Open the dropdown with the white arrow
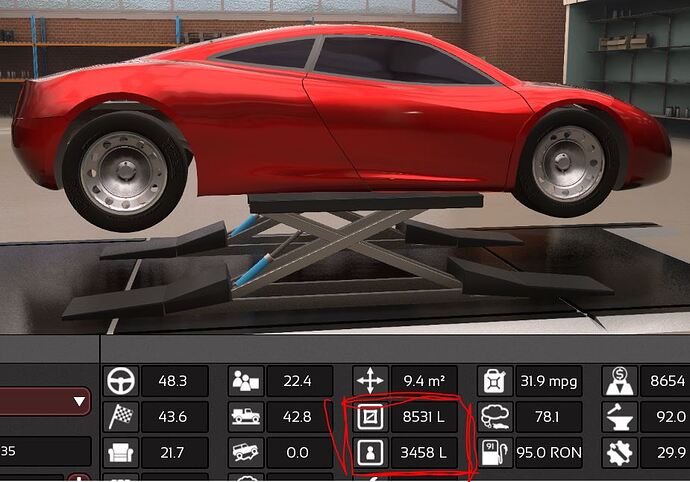Image resolution: width=690 pixels, height=482 pixels. click(x=79, y=402)
